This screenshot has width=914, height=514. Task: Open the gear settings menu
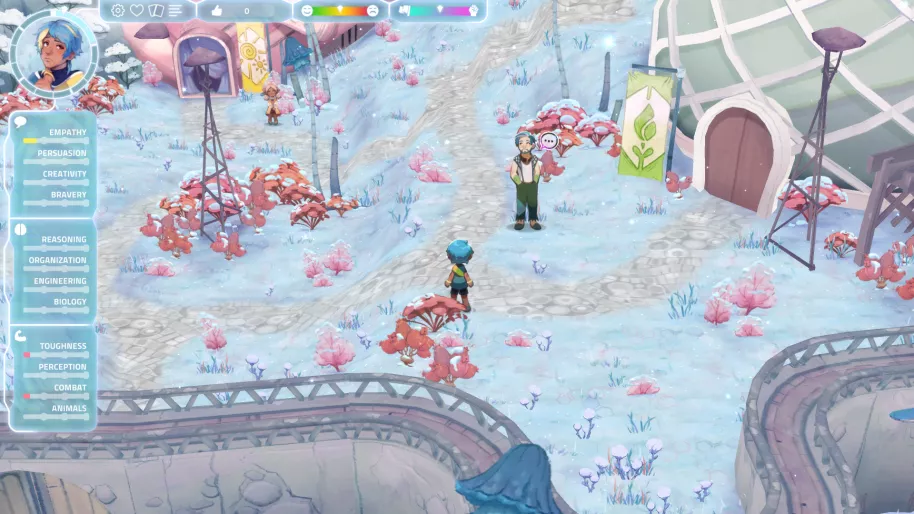point(118,10)
